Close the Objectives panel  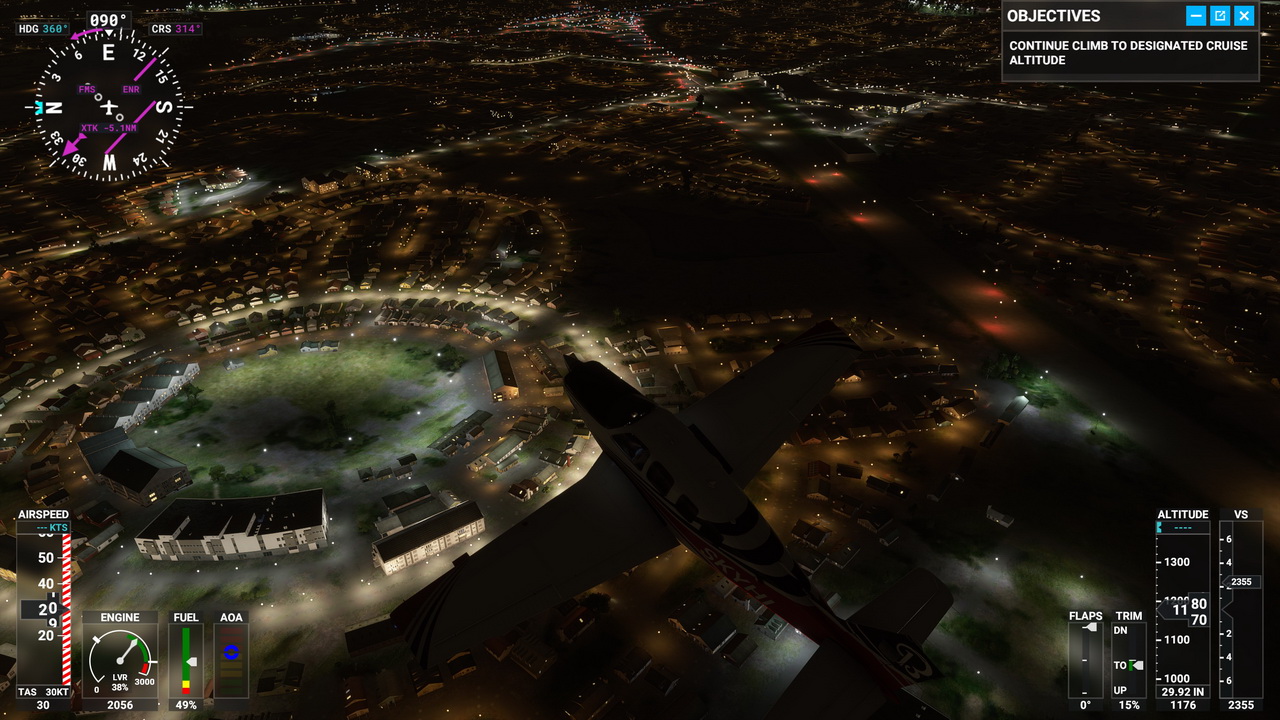coord(1244,15)
